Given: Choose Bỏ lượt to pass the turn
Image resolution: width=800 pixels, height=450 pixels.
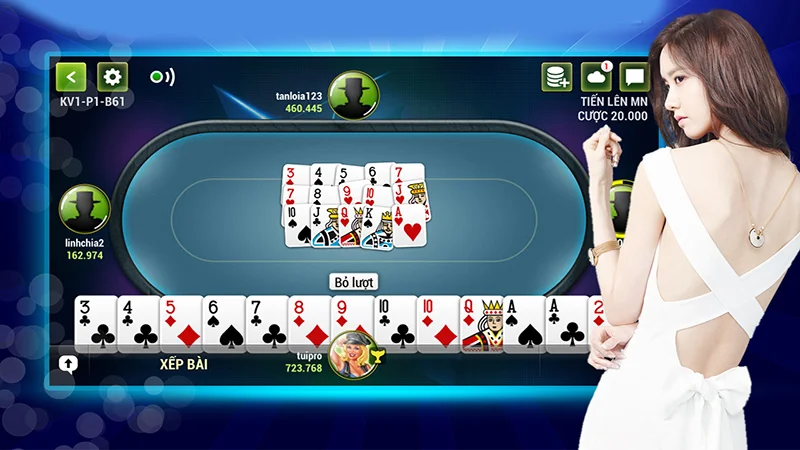Looking at the screenshot, I should (353, 282).
